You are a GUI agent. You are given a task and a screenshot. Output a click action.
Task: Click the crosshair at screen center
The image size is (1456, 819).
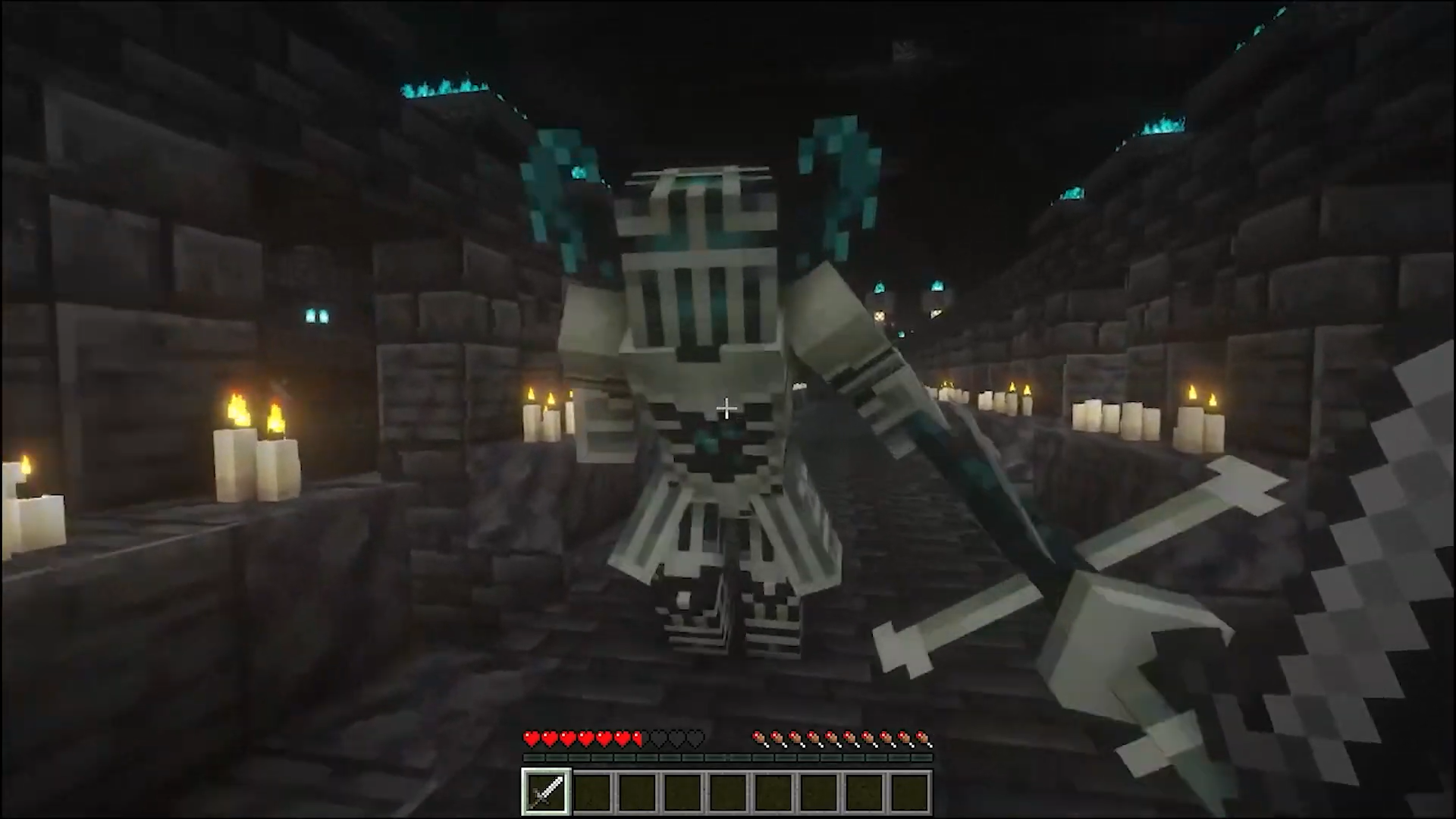726,409
